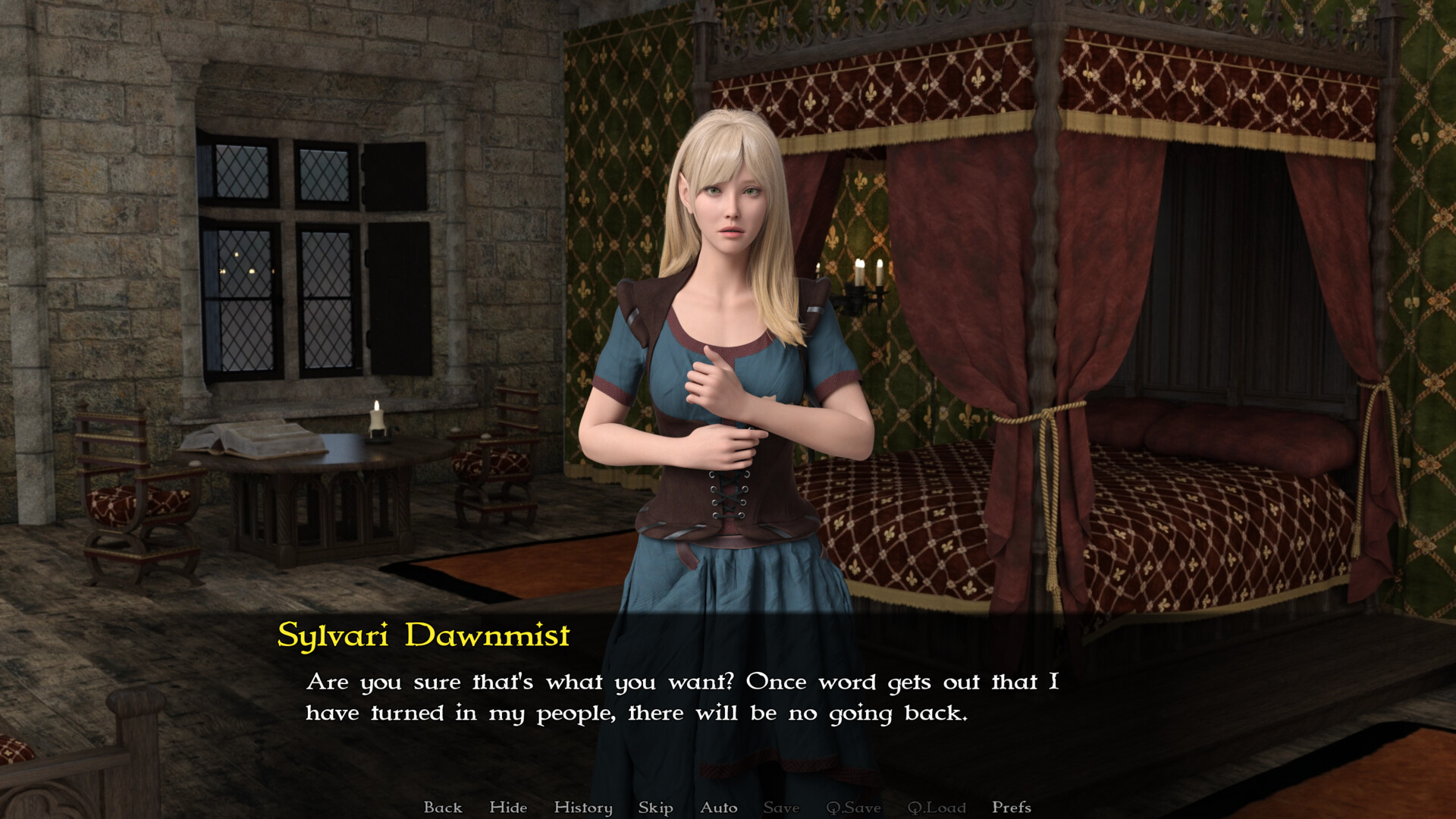
Task: Load the Q.Load quick save slot
Action: (x=937, y=807)
